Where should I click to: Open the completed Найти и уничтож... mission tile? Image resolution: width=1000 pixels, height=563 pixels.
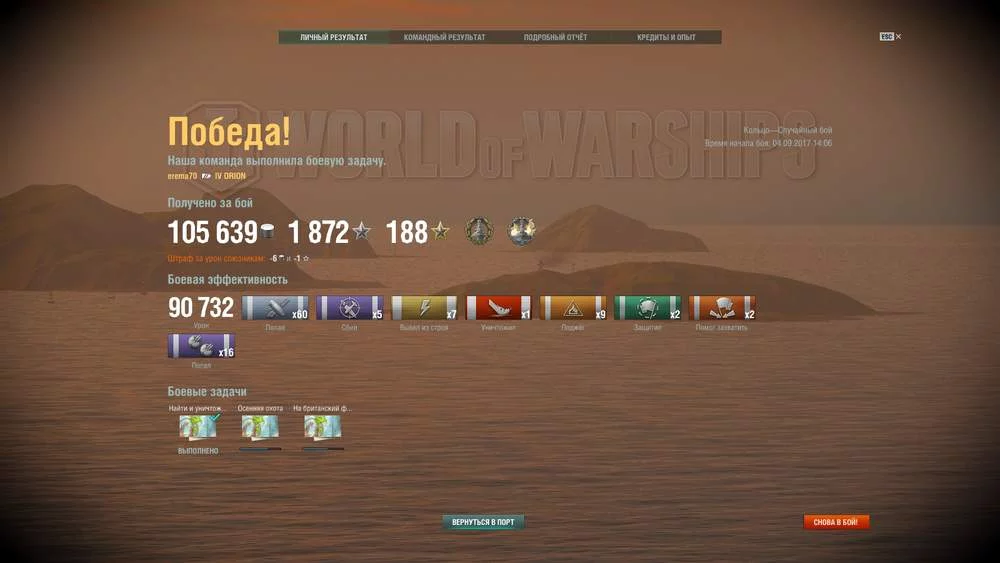pos(198,427)
